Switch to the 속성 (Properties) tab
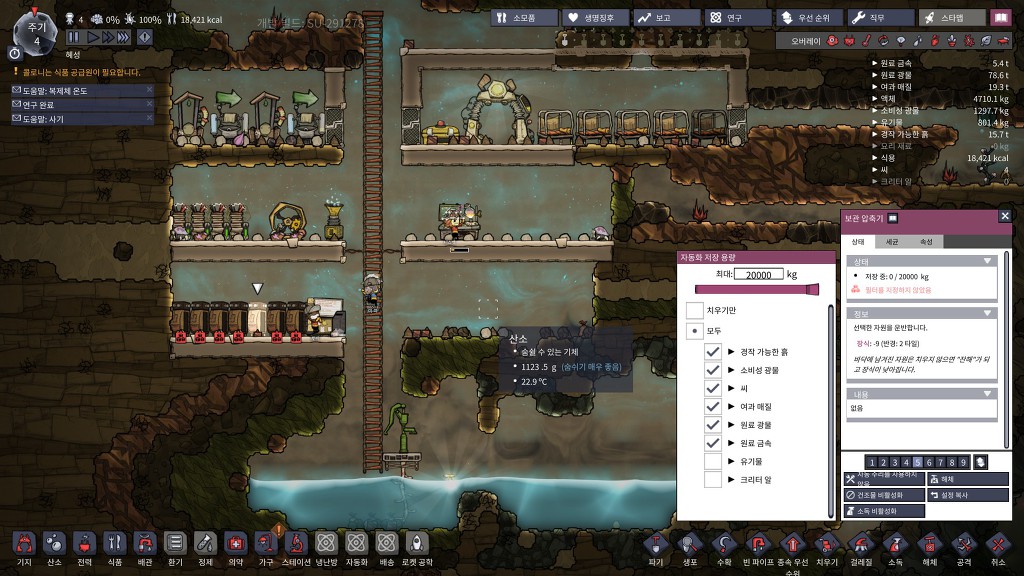This screenshot has height=576, width=1024. click(926, 242)
